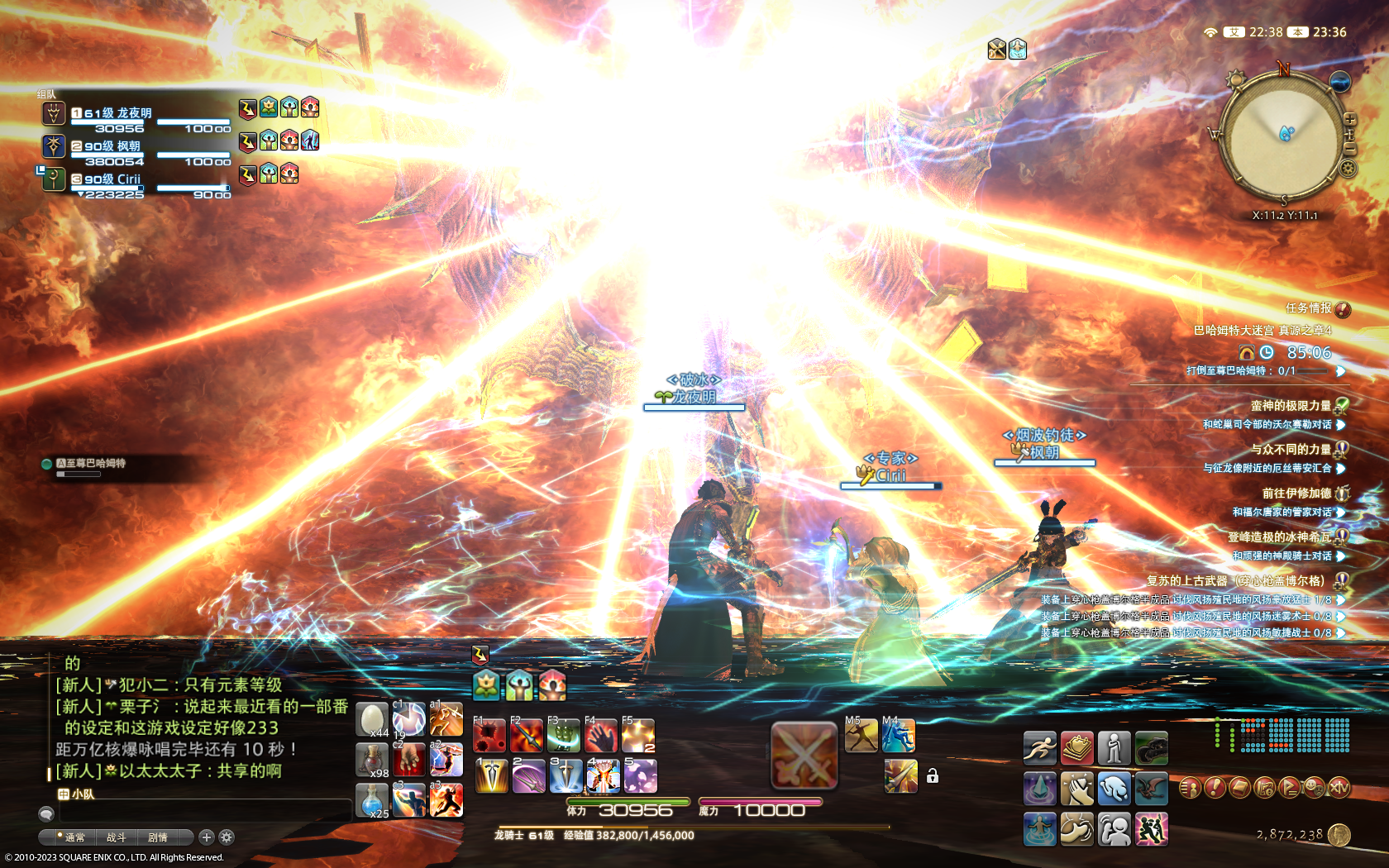Activate the F4 dark hand ability
This screenshot has width=1389, height=868.
(601, 736)
